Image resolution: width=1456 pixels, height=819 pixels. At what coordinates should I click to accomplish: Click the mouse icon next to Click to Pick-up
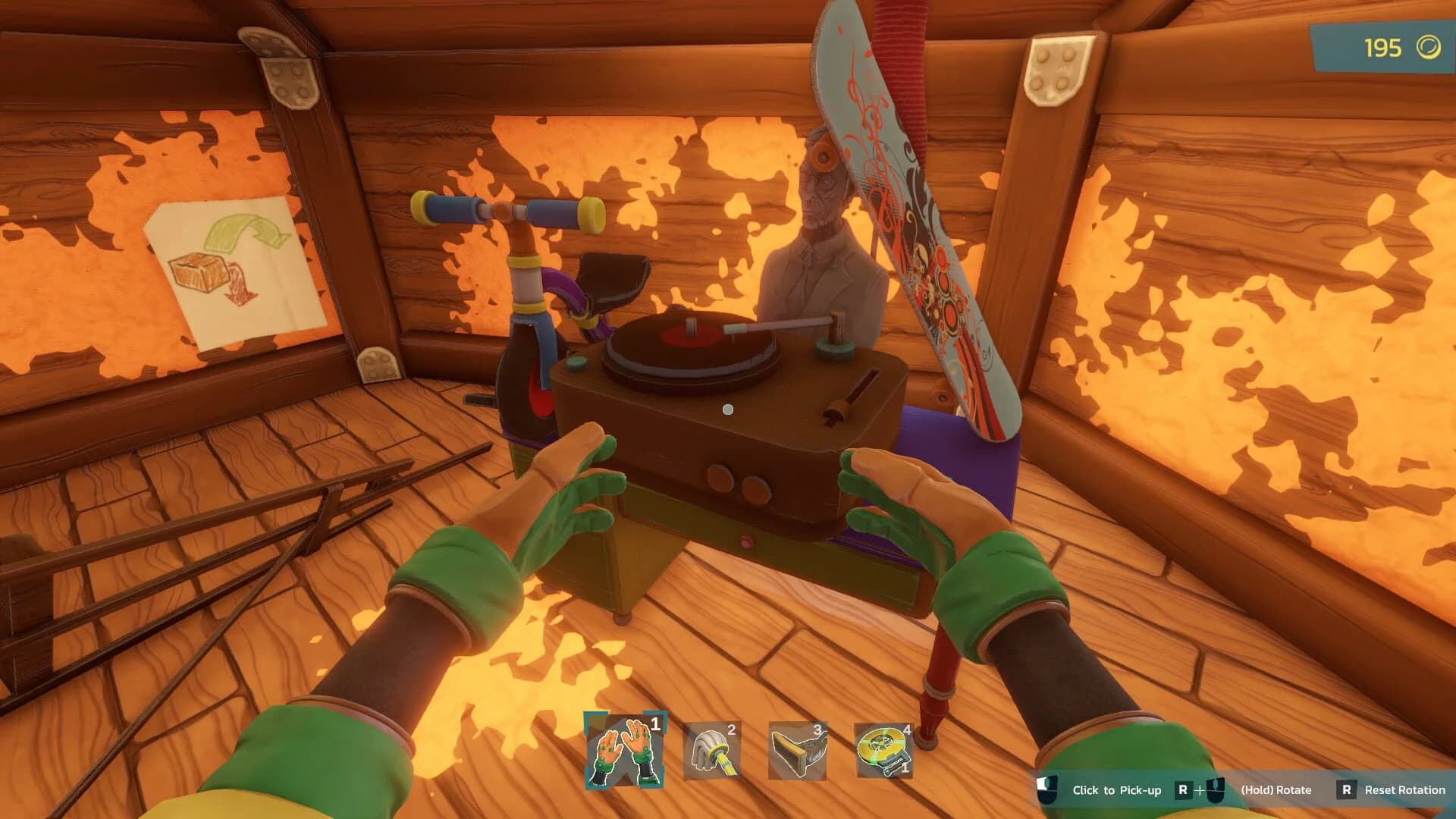pos(1048,789)
